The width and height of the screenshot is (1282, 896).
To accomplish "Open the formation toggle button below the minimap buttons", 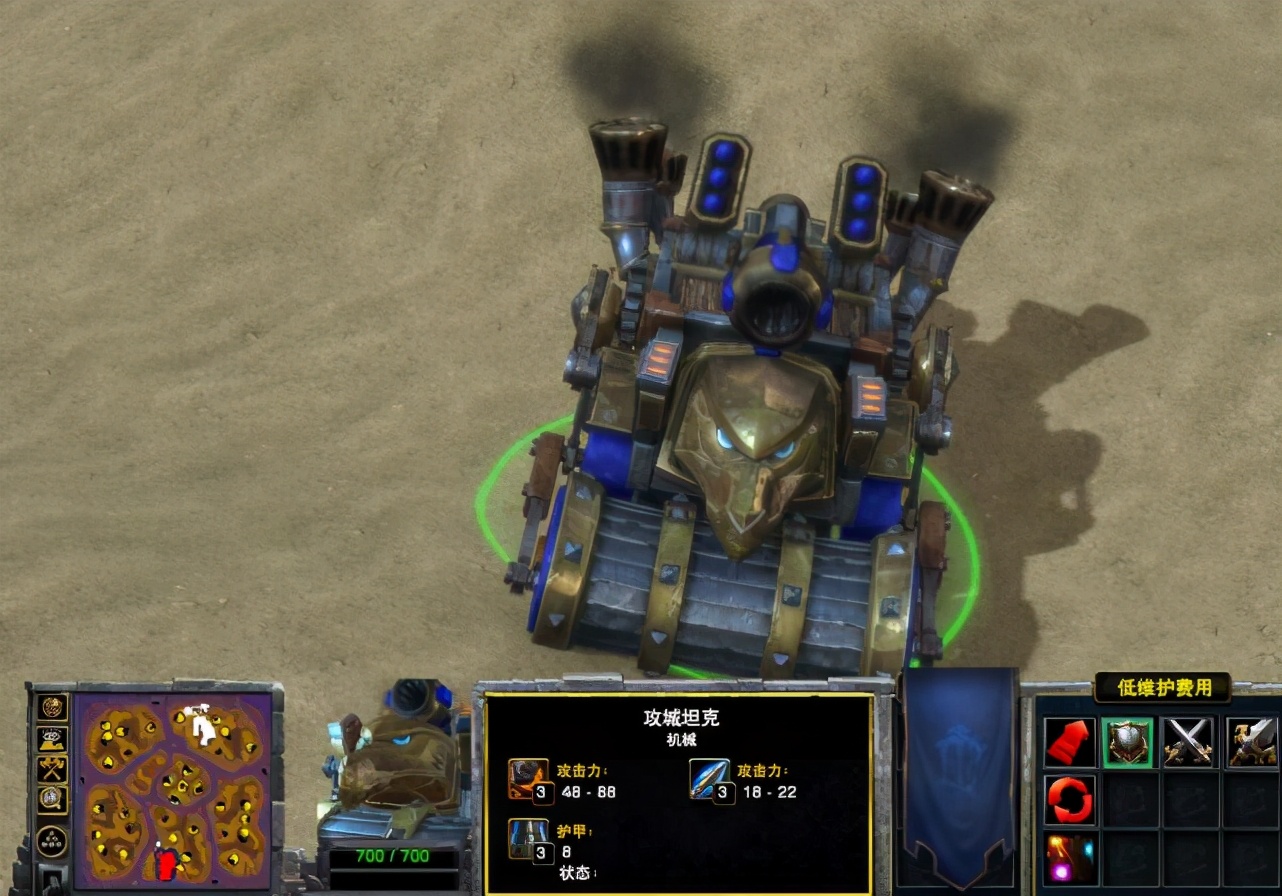I will point(52,841).
